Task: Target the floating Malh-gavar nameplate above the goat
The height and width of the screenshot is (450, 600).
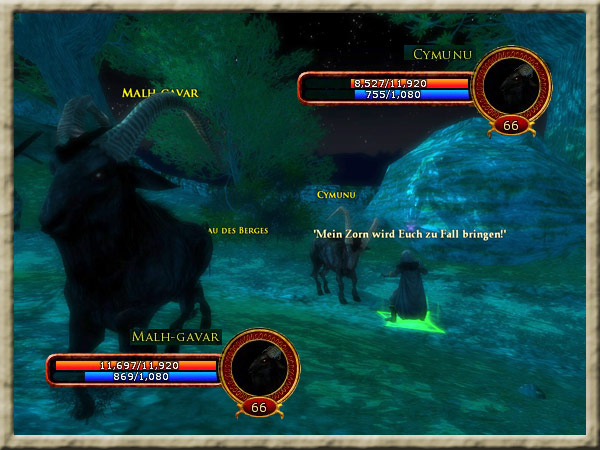Action: pyautogui.click(x=160, y=93)
